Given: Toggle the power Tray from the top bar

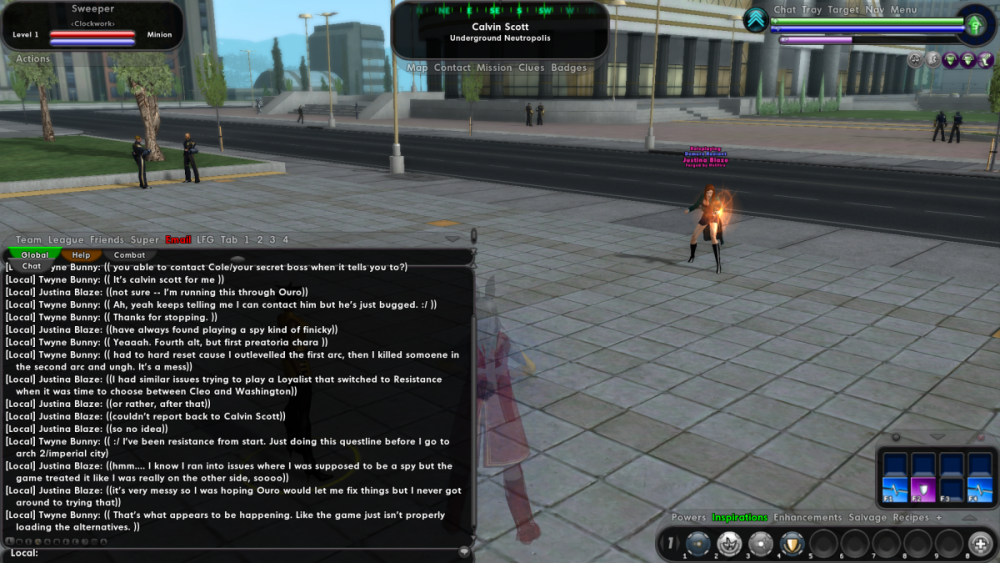Looking at the screenshot, I should (812, 10).
